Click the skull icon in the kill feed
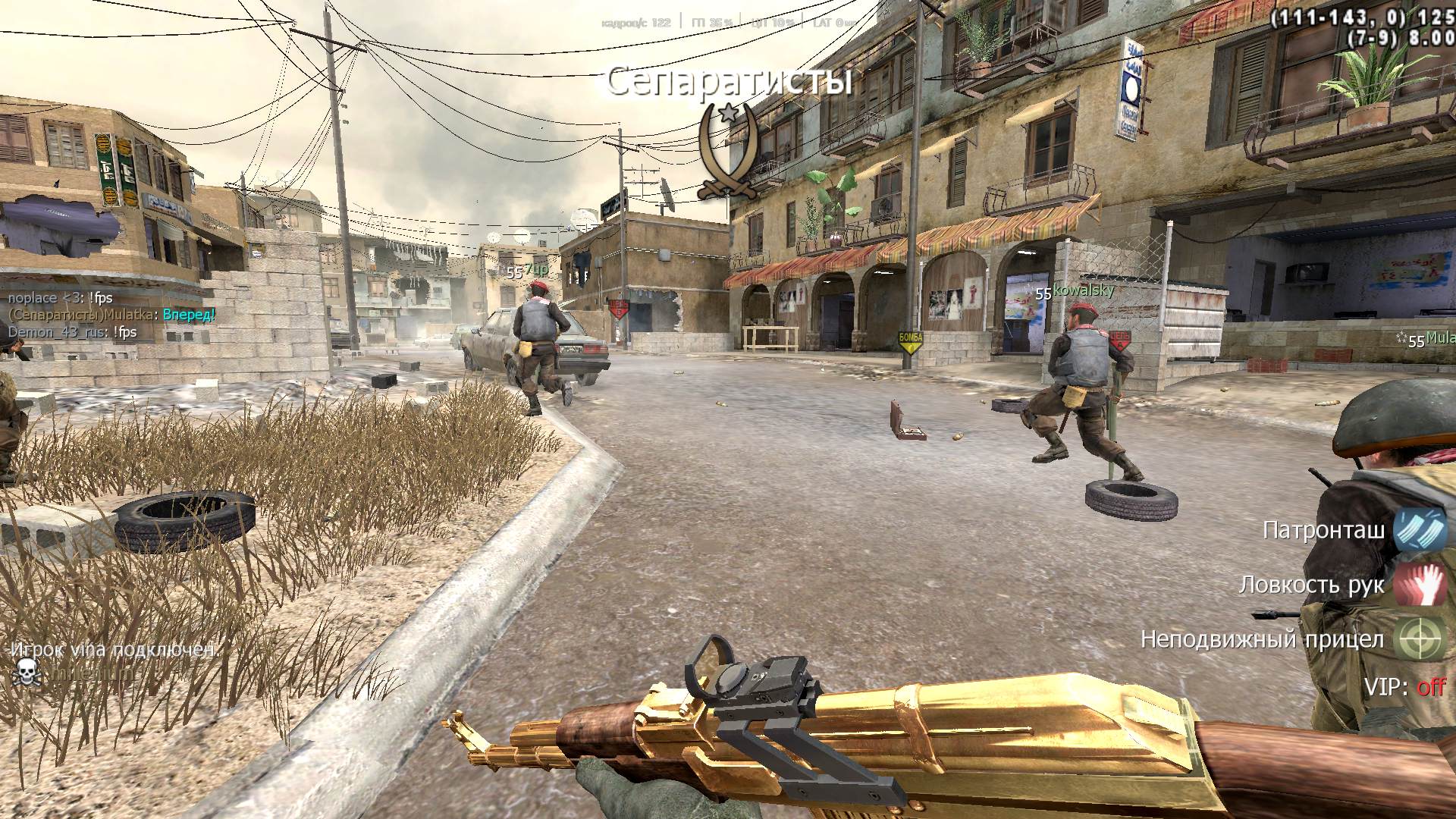The image size is (1456, 819). (x=26, y=672)
